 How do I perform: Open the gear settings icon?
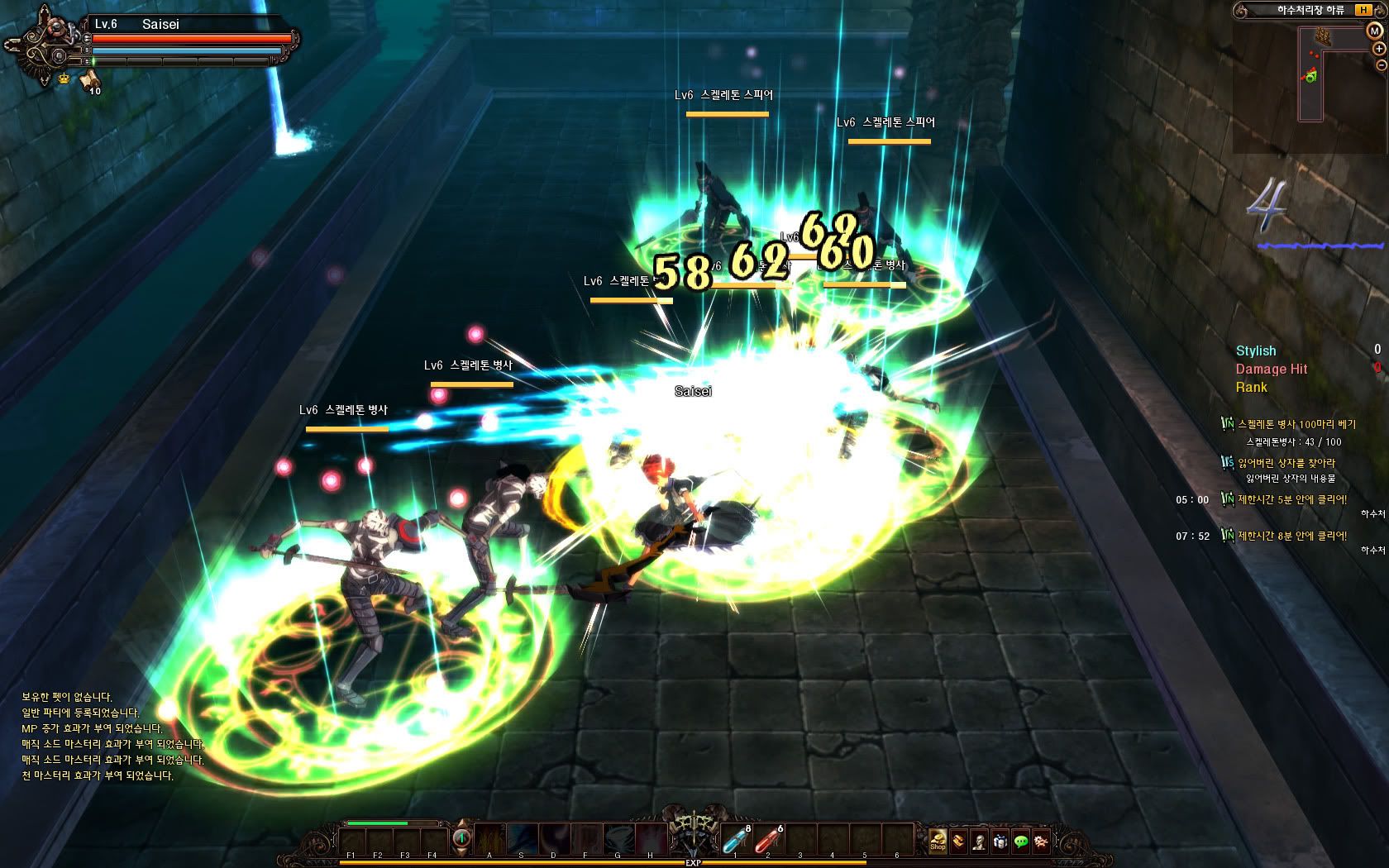(x=1042, y=842)
